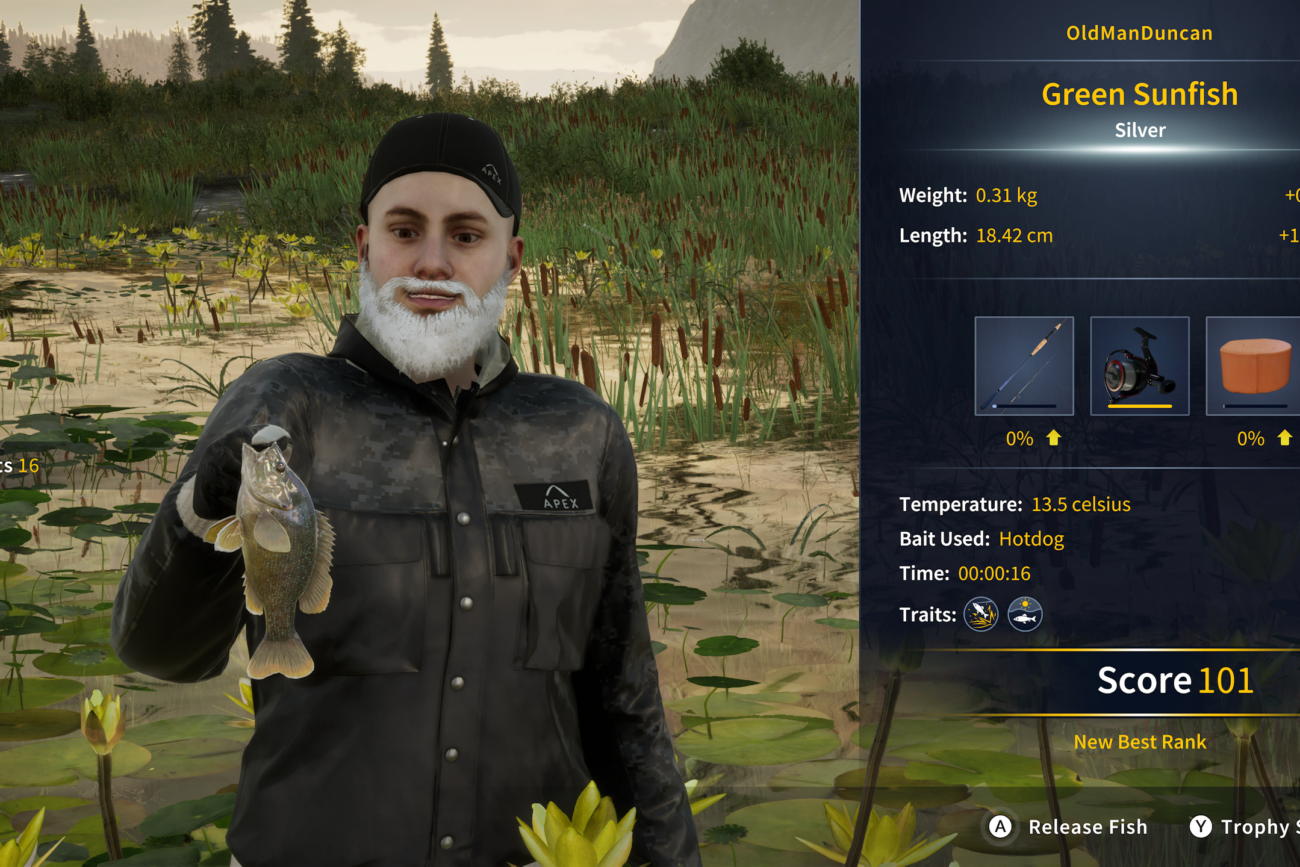1300x867 pixels.
Task: Choose the orange bait equipment slot
Action: click(x=1254, y=366)
